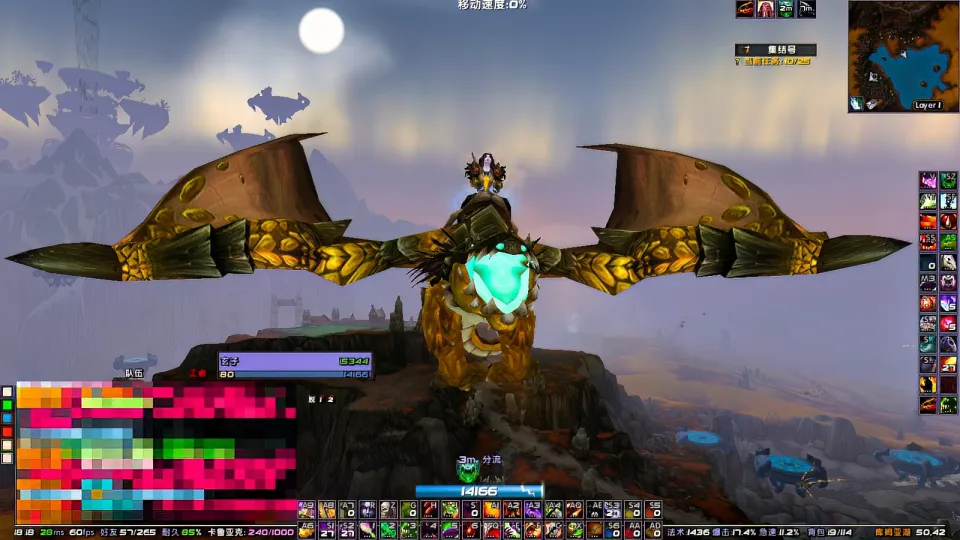Image resolution: width=960 pixels, height=540 pixels.
Task: Select the first buff icon beside the minimap
Action: [x=745, y=9]
